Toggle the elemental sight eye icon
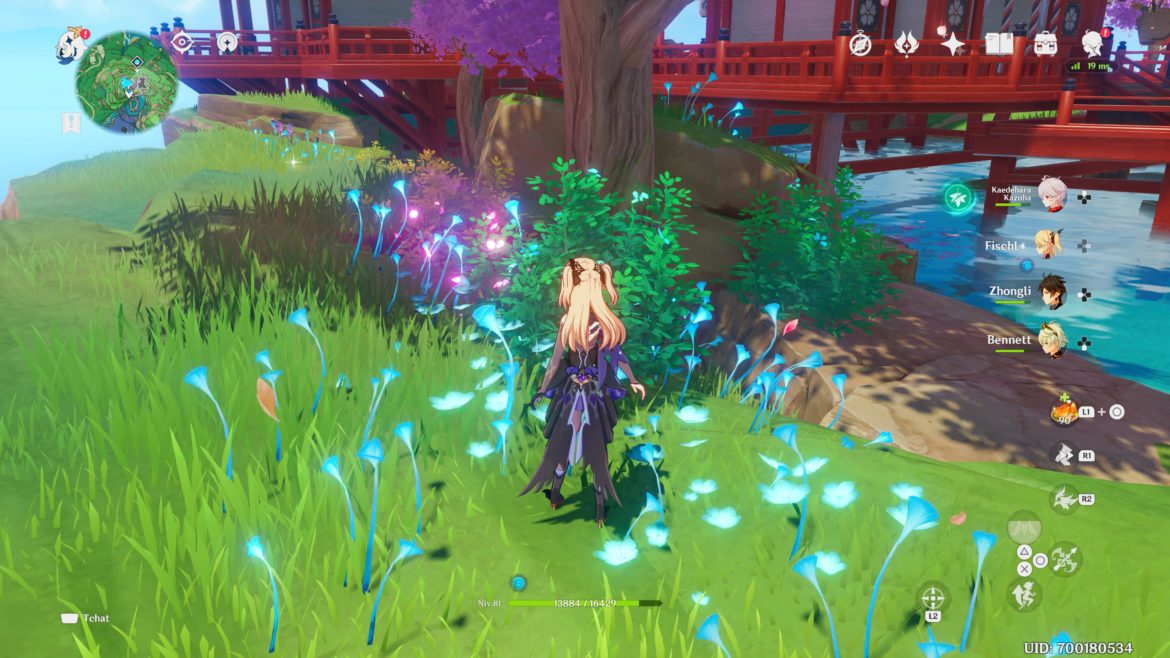Image resolution: width=1170 pixels, height=658 pixels. coord(182,42)
